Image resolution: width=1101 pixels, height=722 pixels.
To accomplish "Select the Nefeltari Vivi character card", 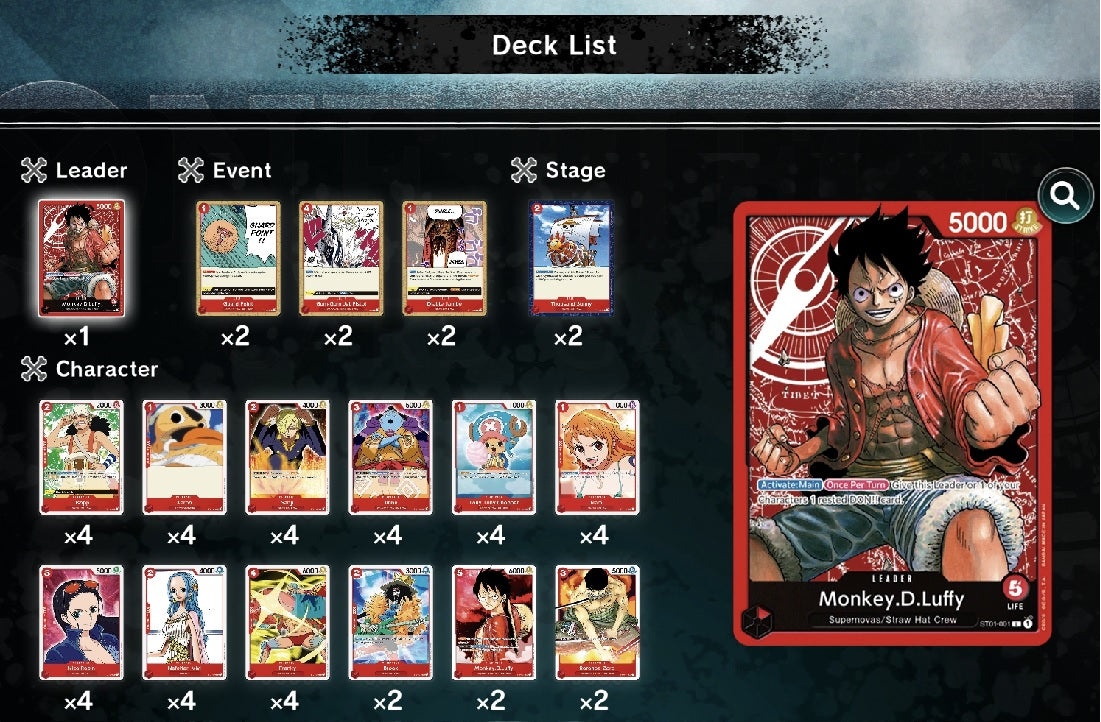I will click(x=184, y=622).
